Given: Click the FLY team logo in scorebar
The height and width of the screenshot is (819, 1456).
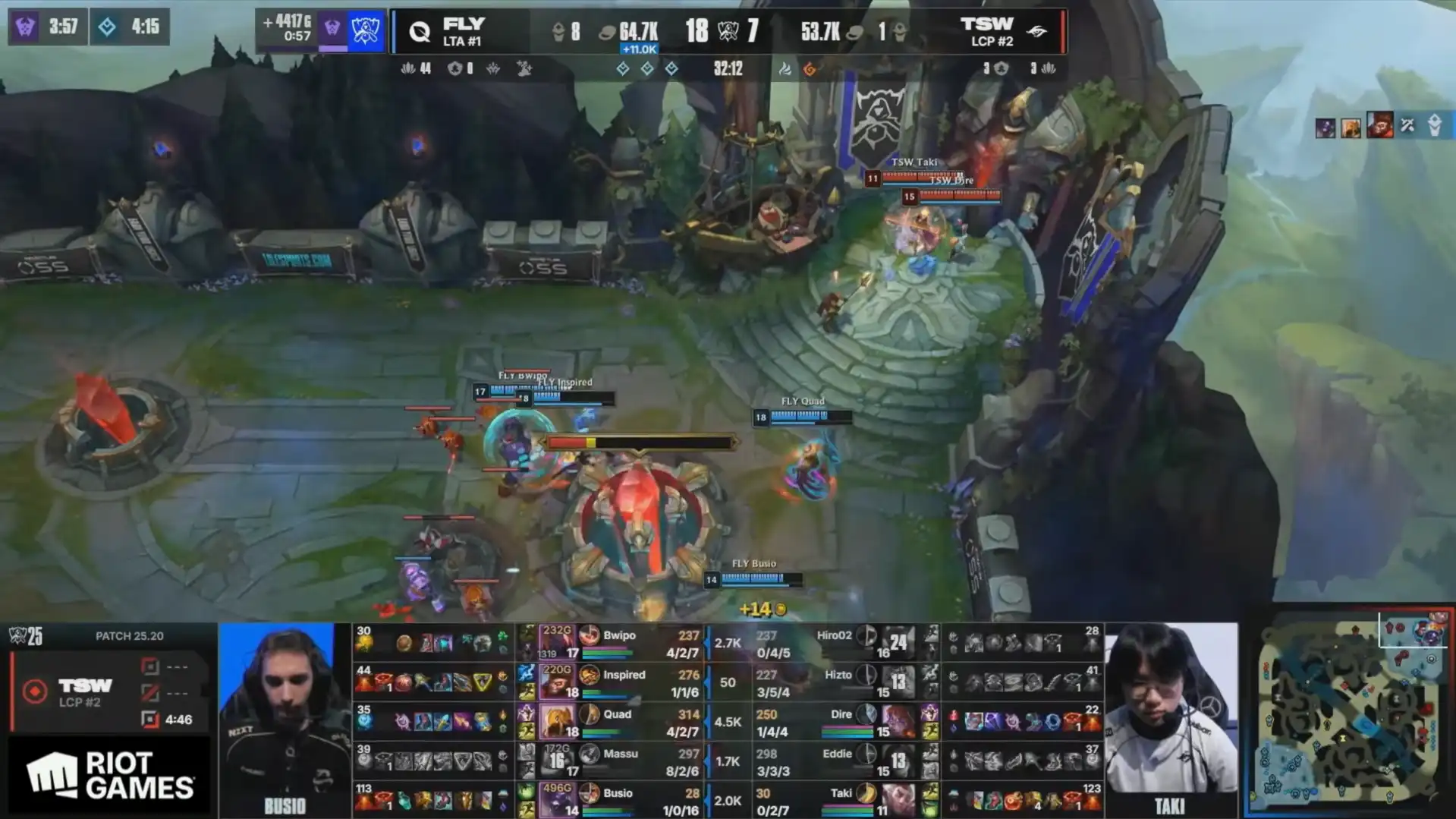Looking at the screenshot, I should pos(420,32).
